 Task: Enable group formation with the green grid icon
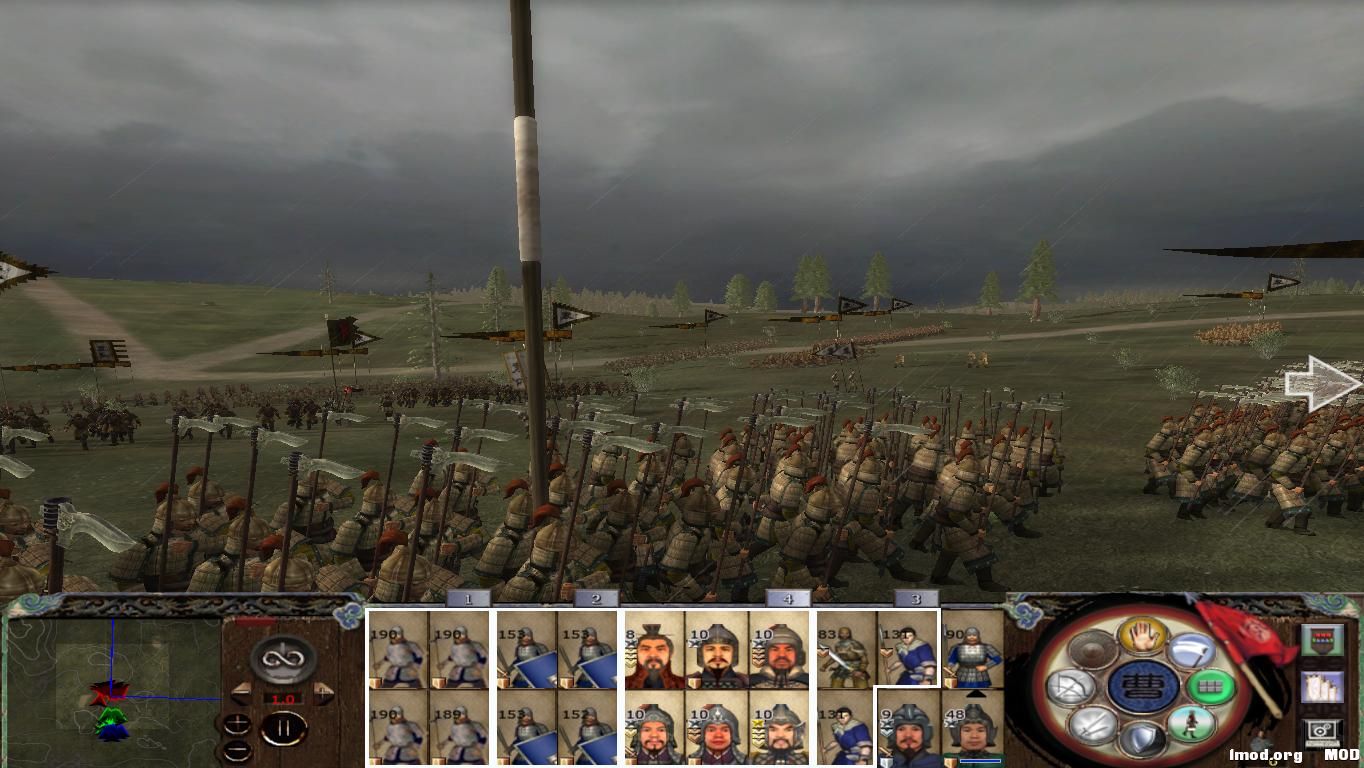click(x=1213, y=686)
